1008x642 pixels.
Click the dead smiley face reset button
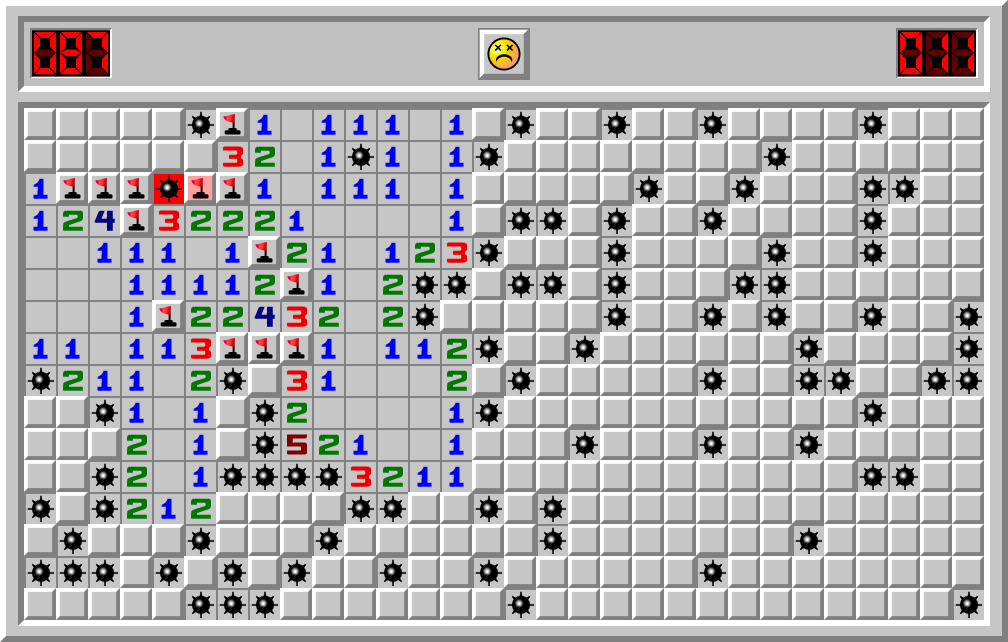point(503,53)
